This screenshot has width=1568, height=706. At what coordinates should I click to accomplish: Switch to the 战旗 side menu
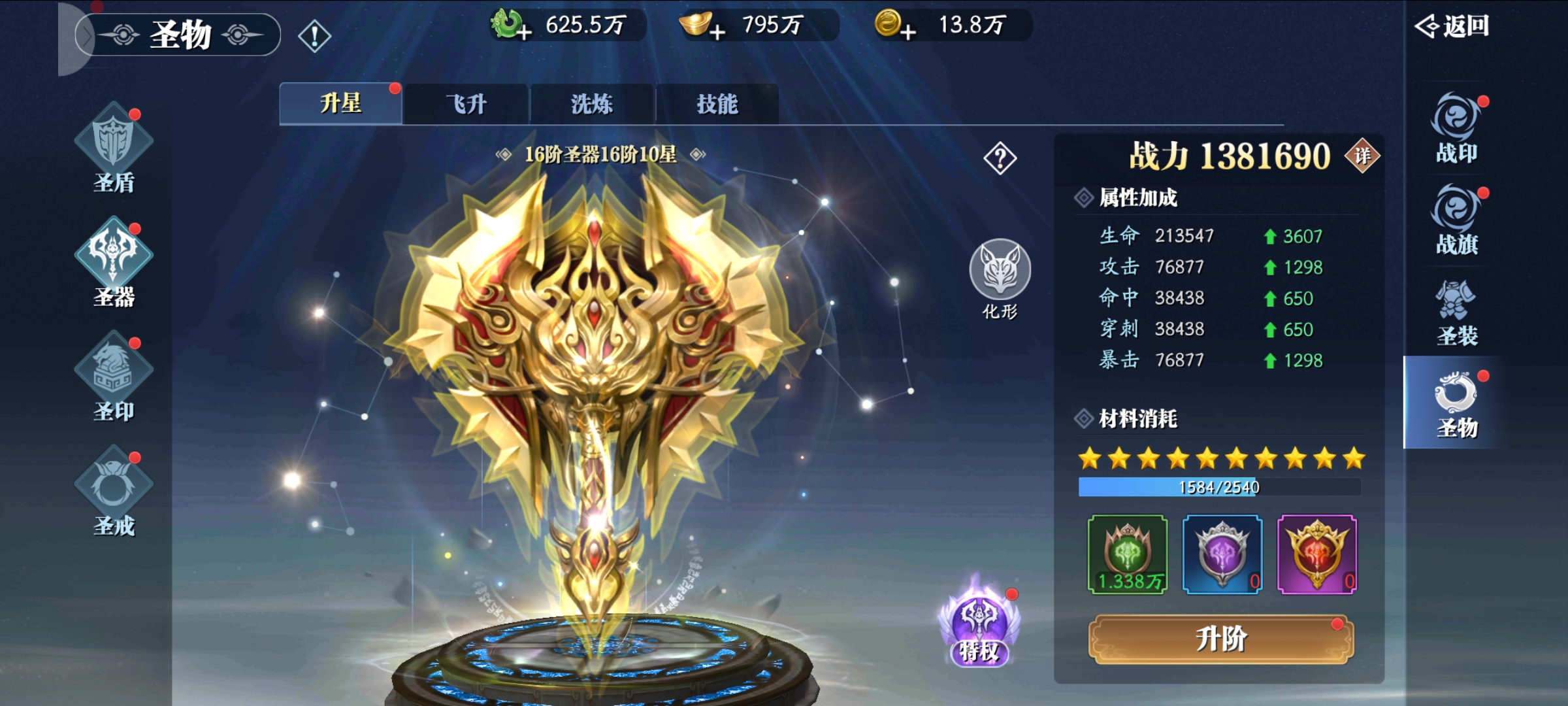pos(1456,220)
